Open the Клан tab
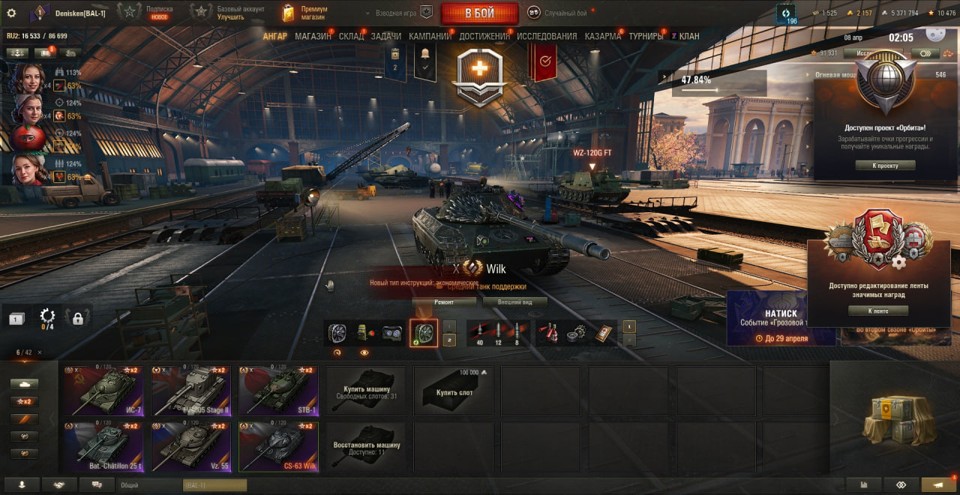Screen dimensions: 960x495 click(688, 36)
